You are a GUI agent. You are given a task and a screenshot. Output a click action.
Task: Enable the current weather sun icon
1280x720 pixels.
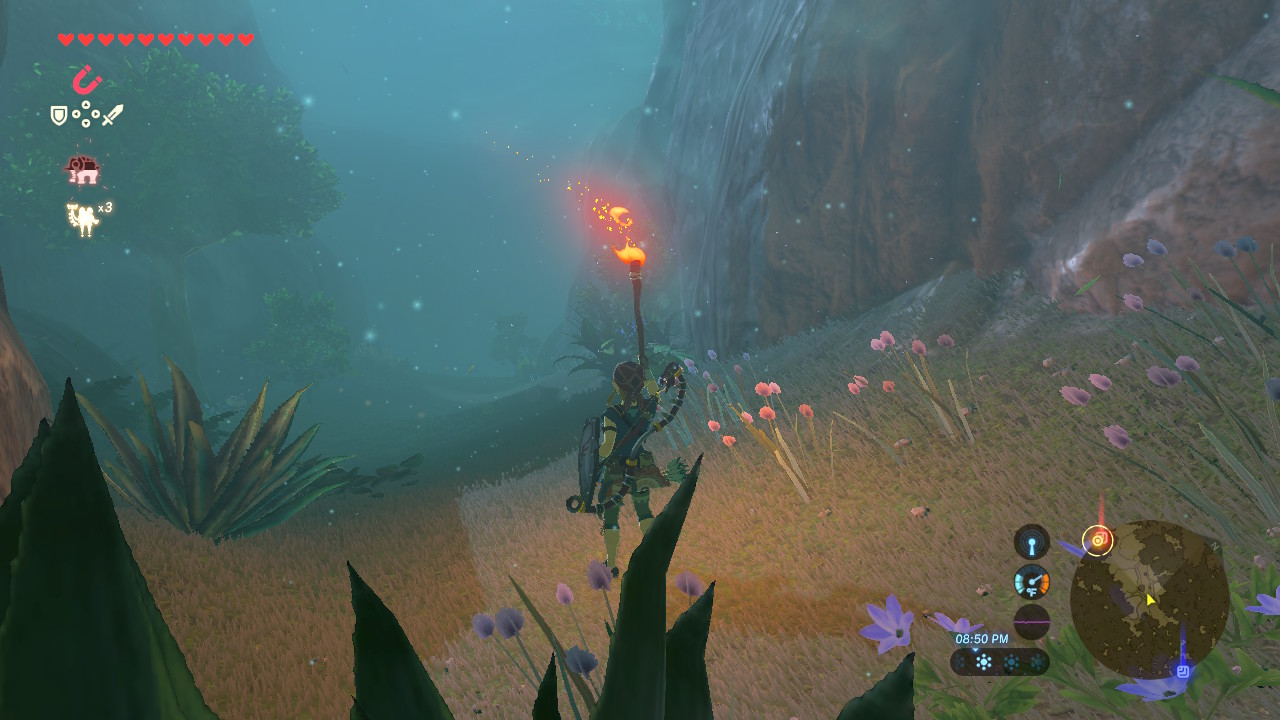click(982, 659)
